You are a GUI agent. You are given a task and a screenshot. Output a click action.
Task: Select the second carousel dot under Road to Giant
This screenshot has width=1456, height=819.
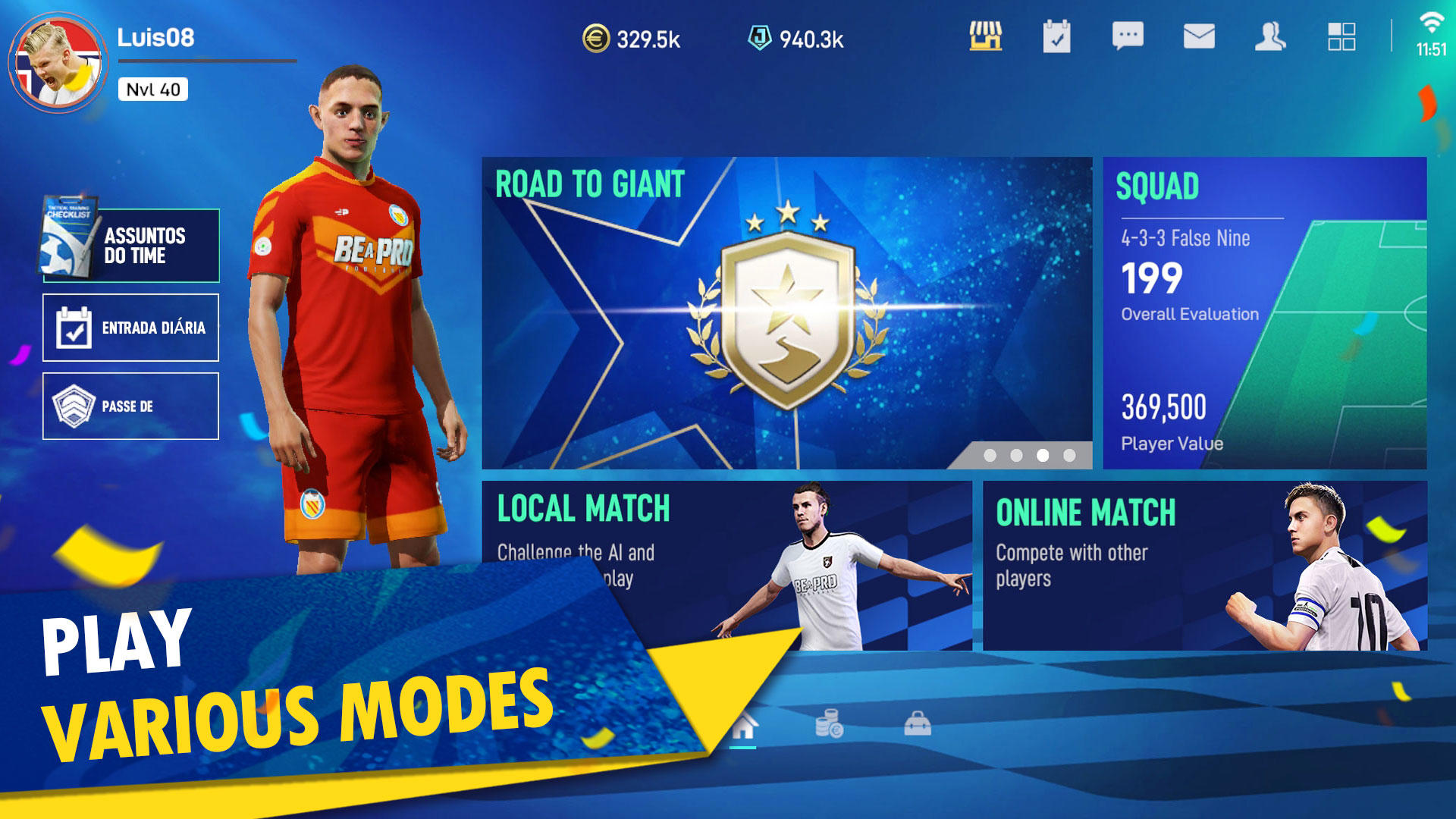tap(1016, 457)
